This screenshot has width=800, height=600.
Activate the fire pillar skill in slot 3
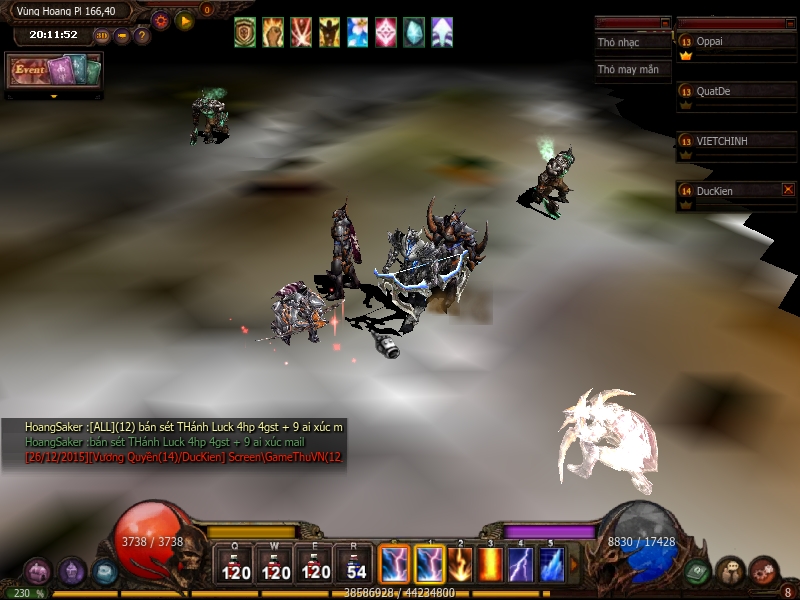[490, 565]
